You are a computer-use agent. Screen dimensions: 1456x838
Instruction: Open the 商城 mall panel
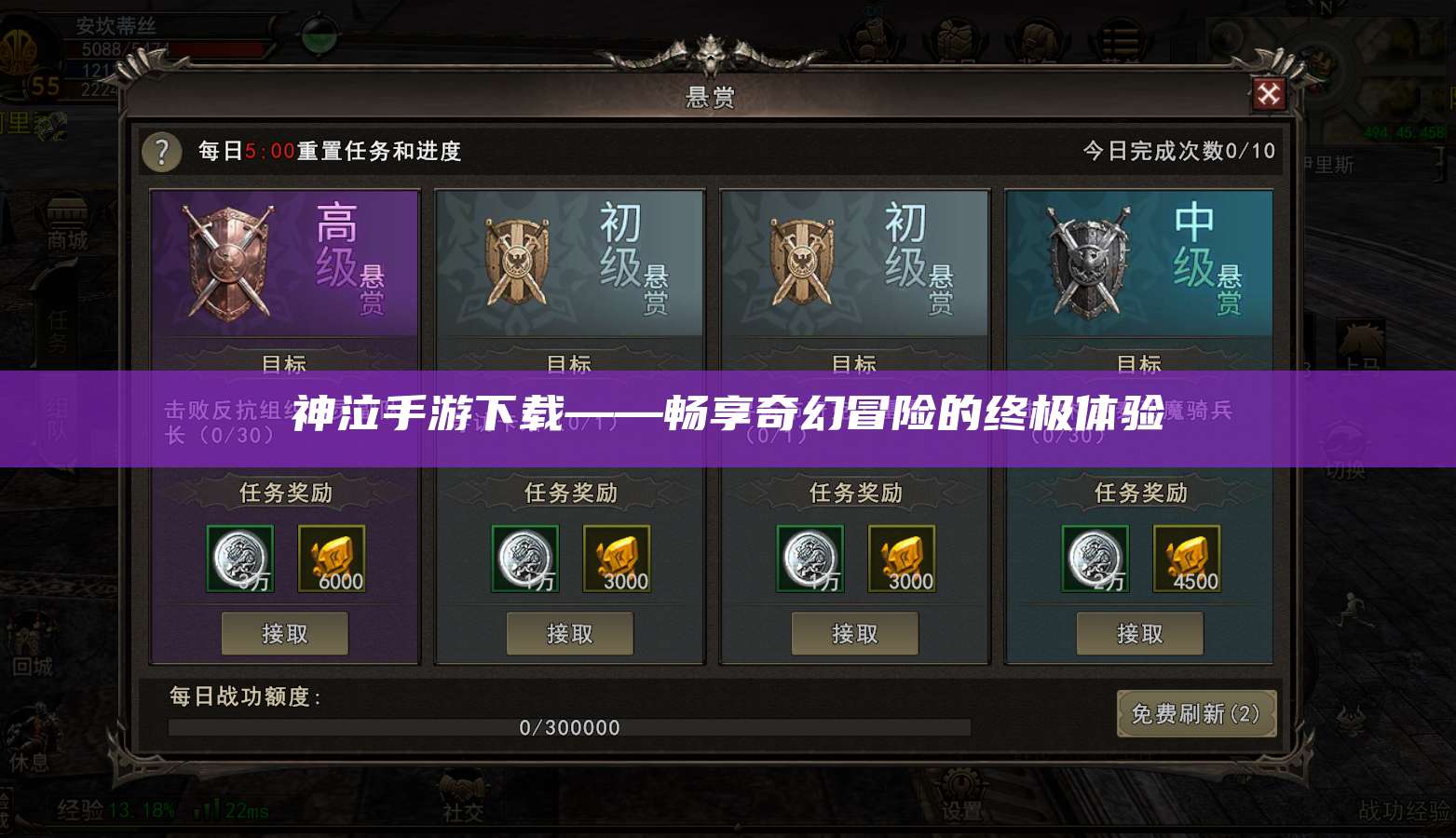coord(65,229)
